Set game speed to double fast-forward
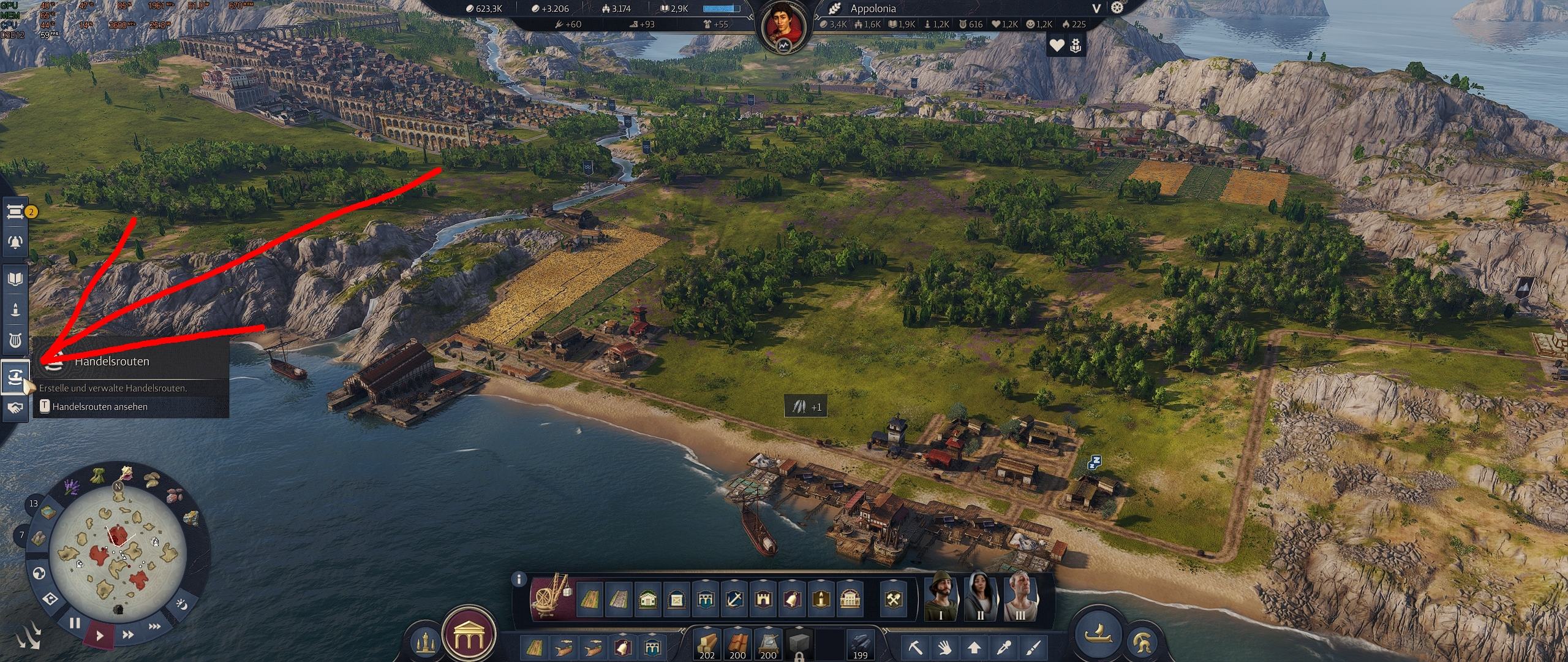The width and height of the screenshot is (1568, 662). (x=129, y=635)
